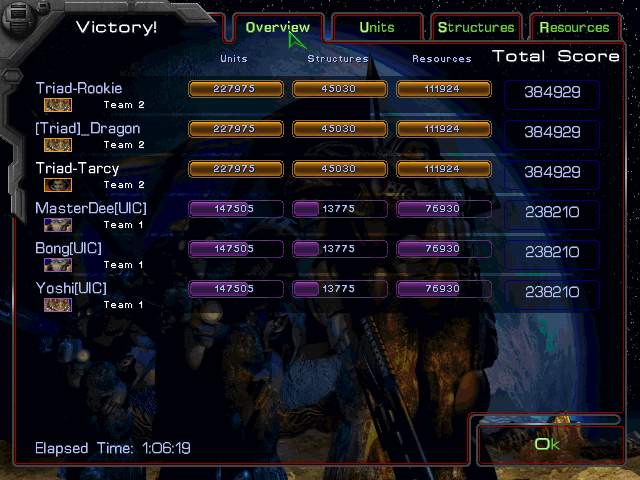Switch to the Overview tab

pos(277,27)
